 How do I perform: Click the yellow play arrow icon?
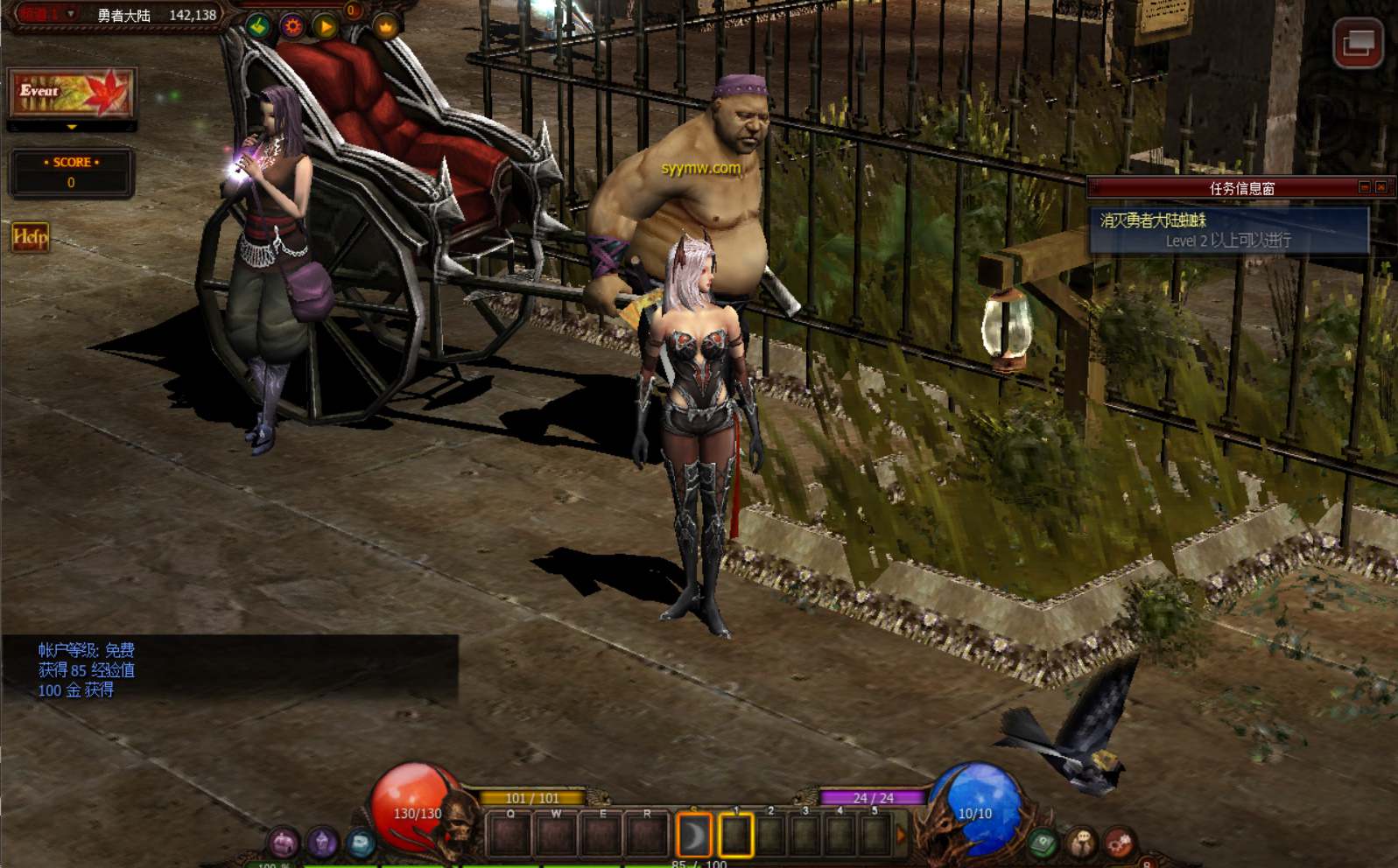point(326,27)
